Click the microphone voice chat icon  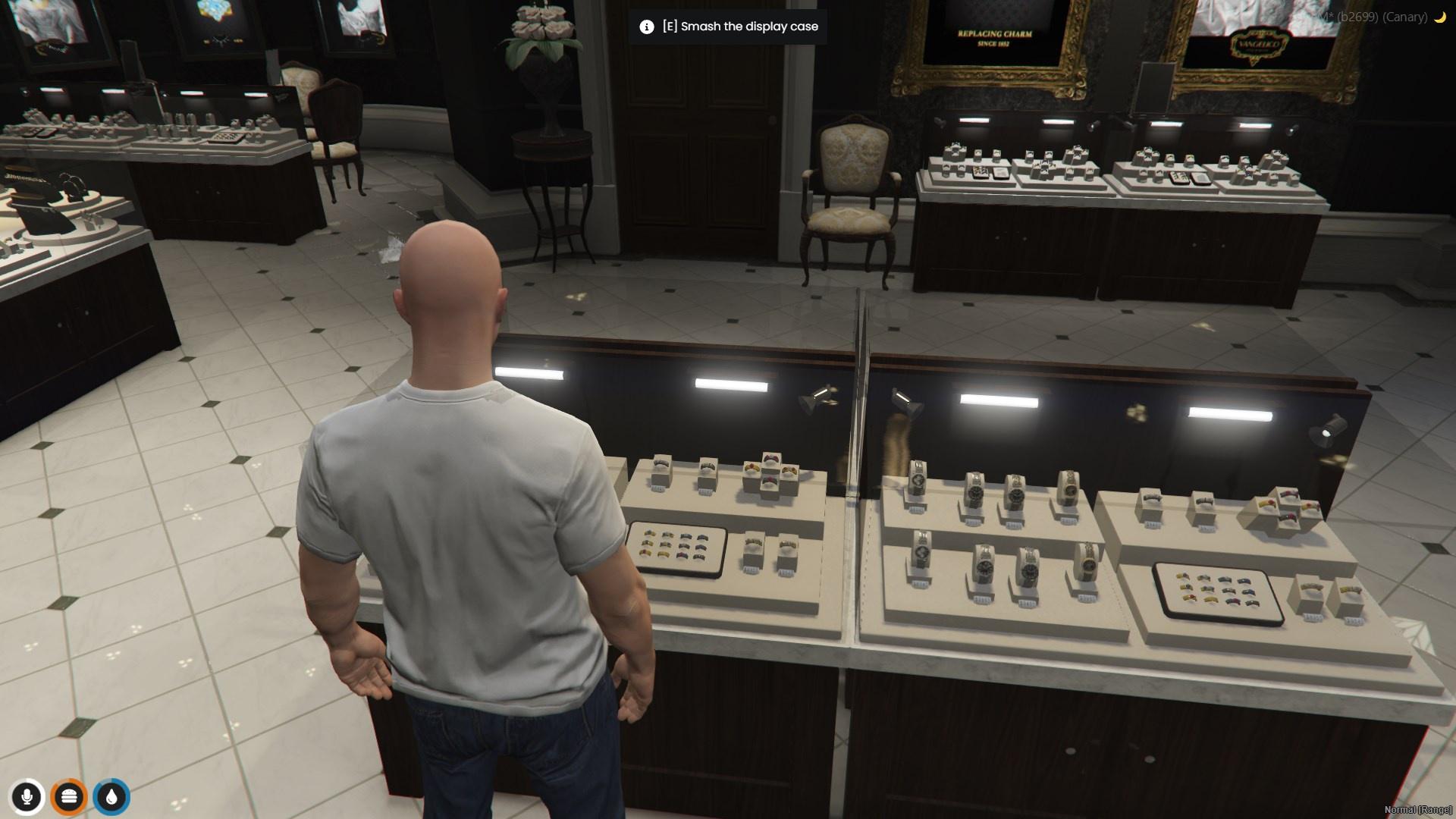(x=28, y=797)
